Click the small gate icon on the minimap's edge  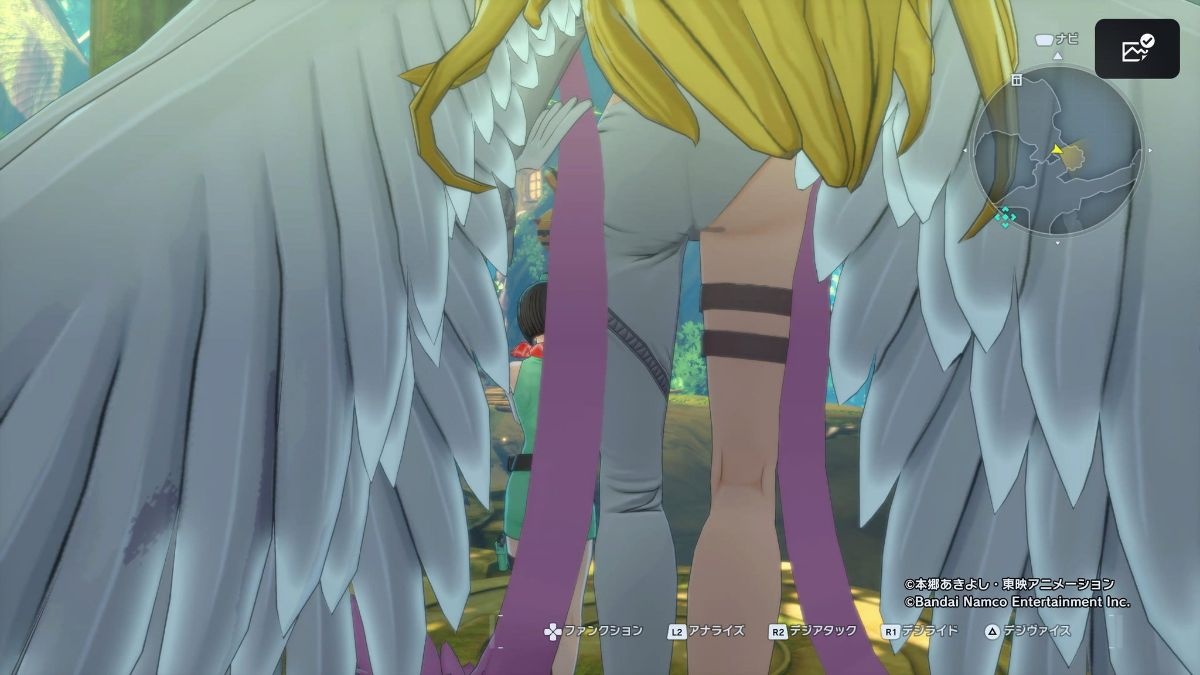[1015, 80]
